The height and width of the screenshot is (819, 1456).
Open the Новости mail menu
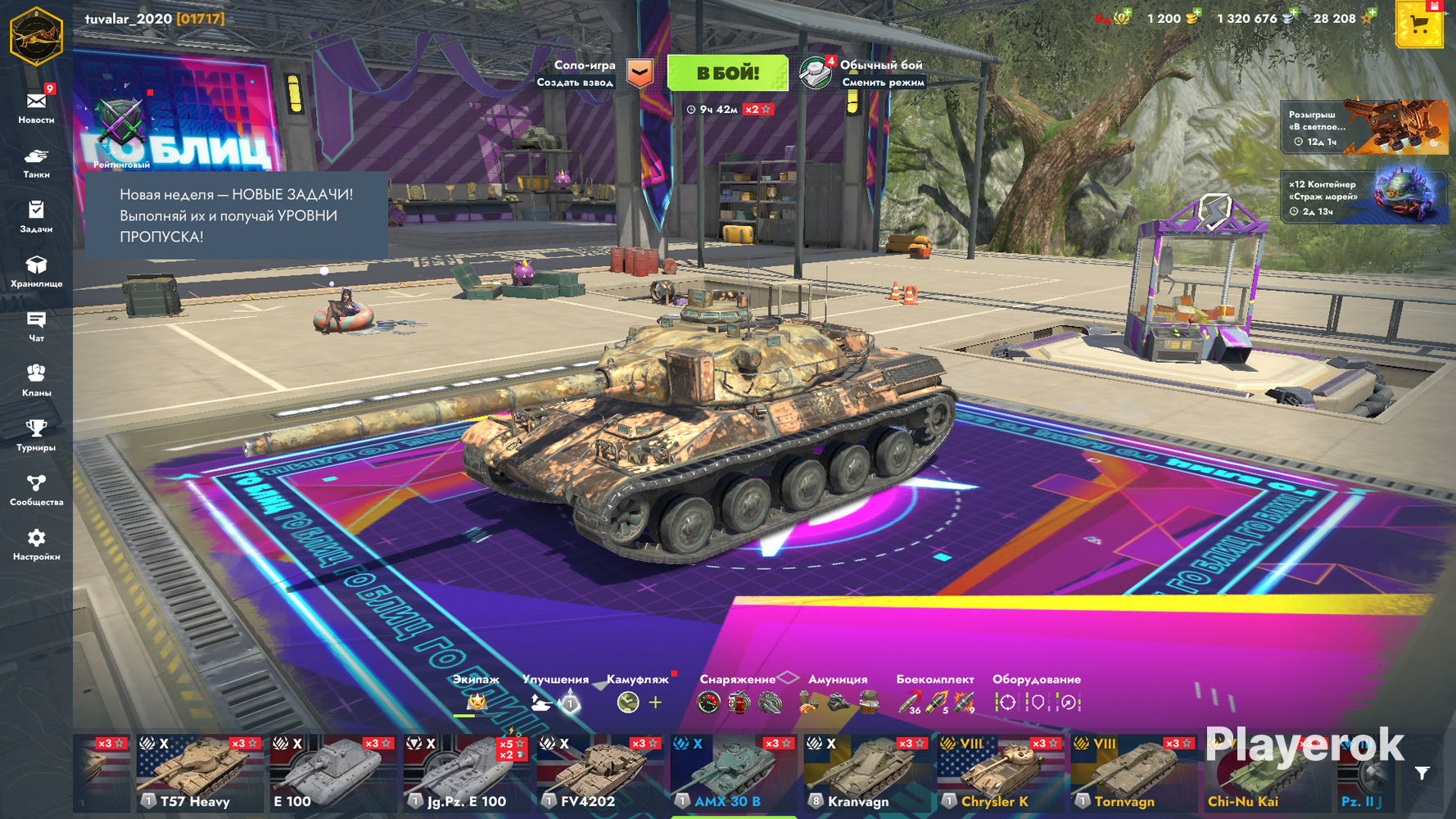(36, 106)
